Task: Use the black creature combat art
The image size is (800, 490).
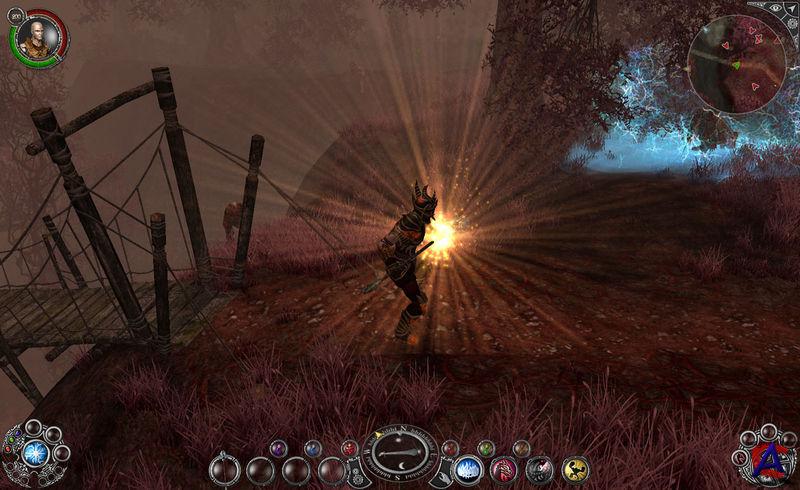Action: 539,468
